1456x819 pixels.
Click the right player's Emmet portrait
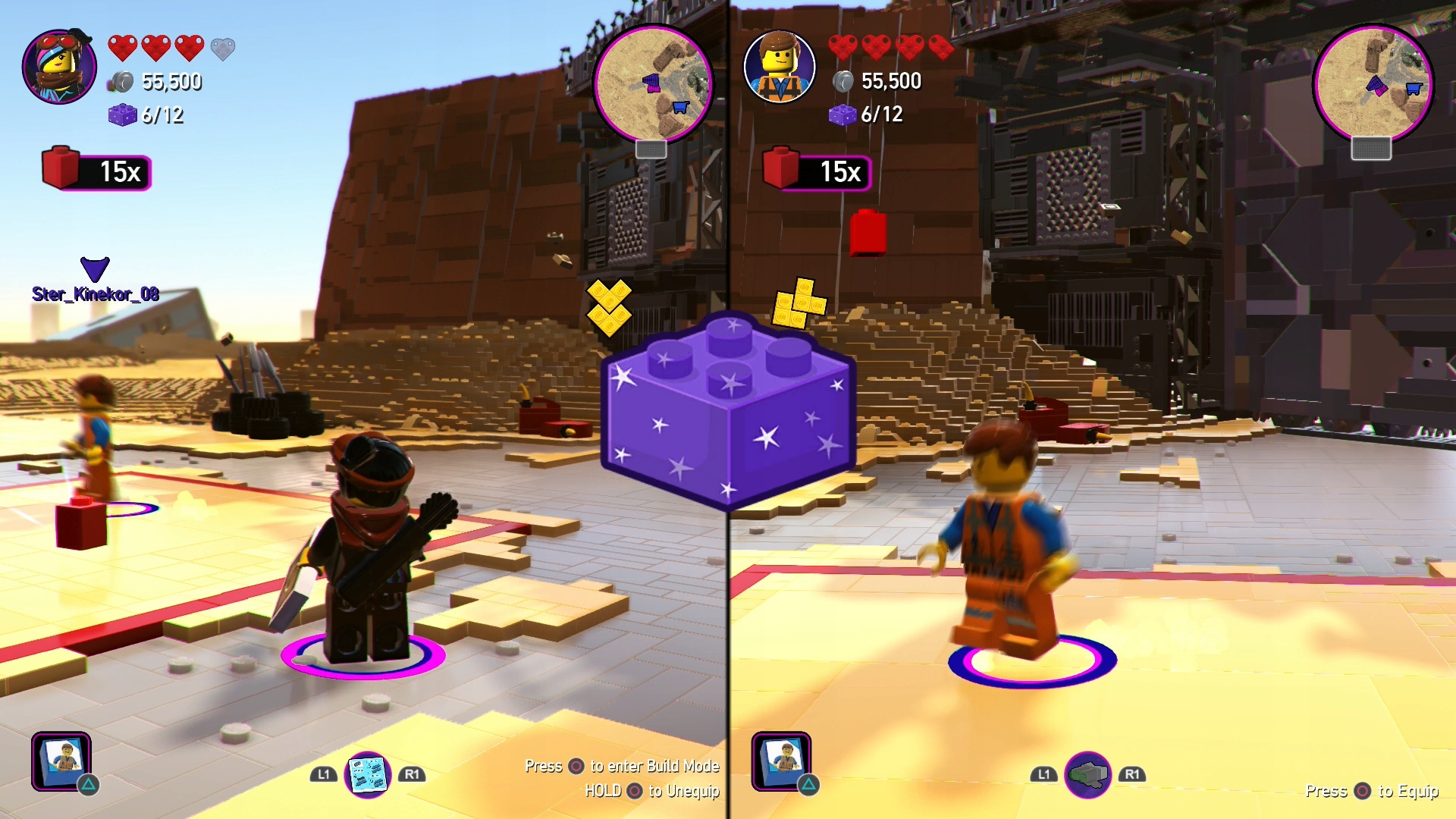pyautogui.click(x=780, y=67)
